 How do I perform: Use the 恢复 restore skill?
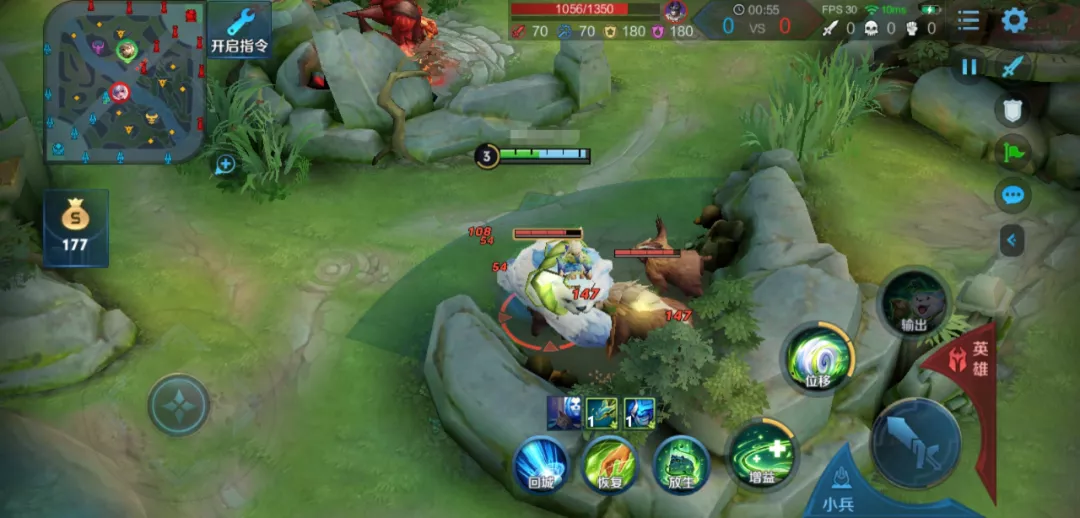[x=610, y=466]
